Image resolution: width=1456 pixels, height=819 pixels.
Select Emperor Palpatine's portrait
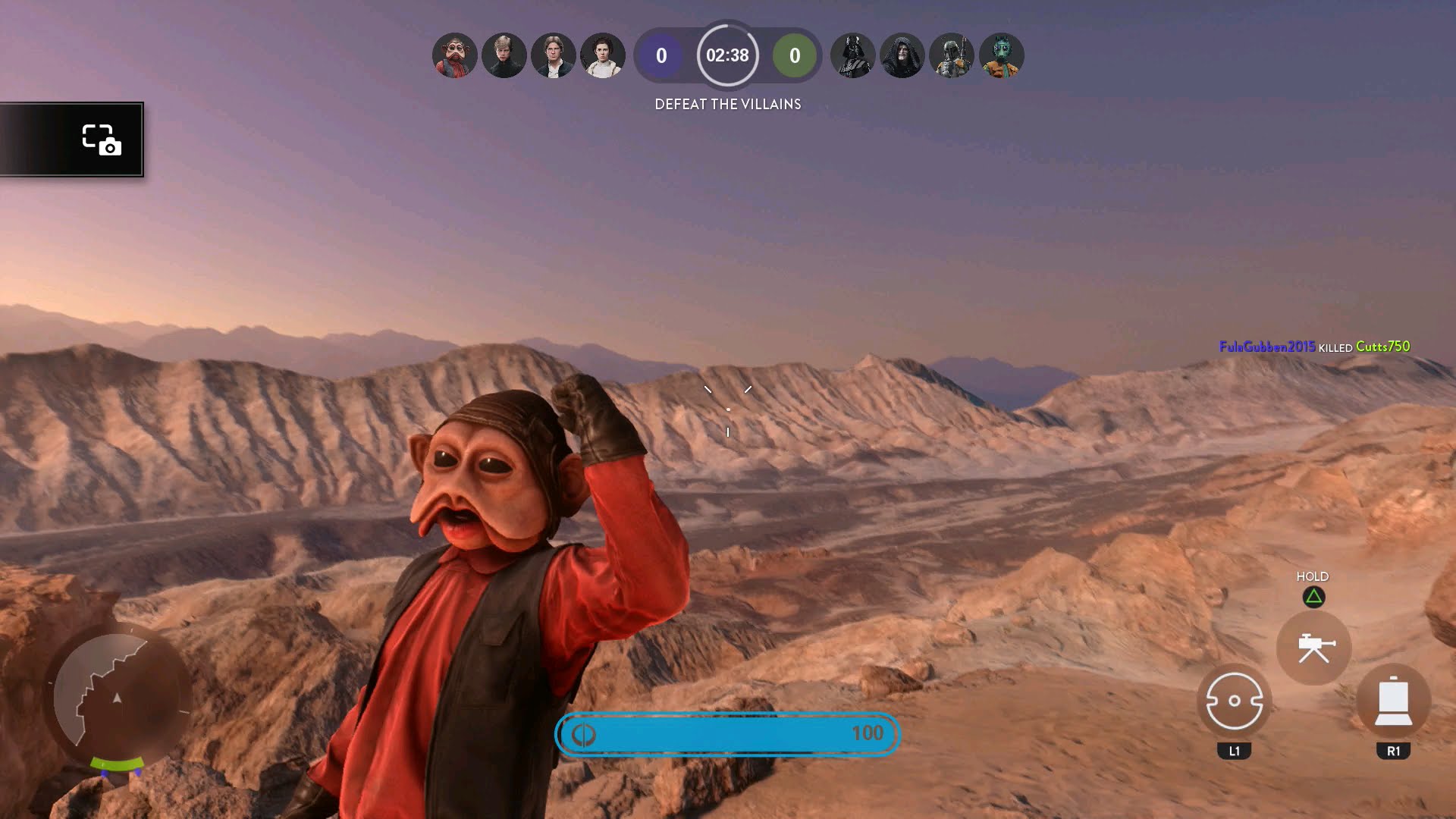tap(902, 55)
